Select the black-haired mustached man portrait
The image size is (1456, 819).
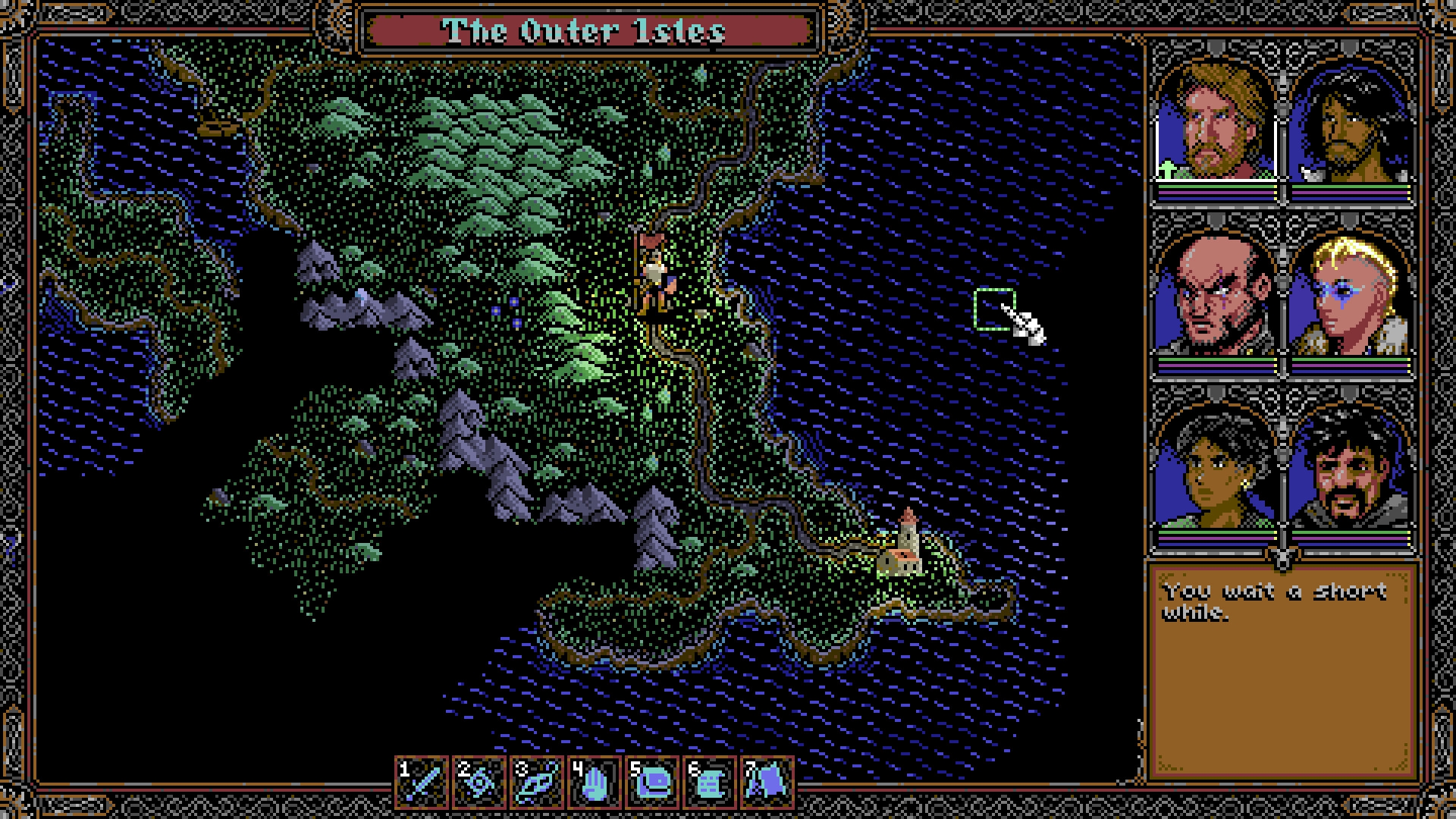(1351, 466)
